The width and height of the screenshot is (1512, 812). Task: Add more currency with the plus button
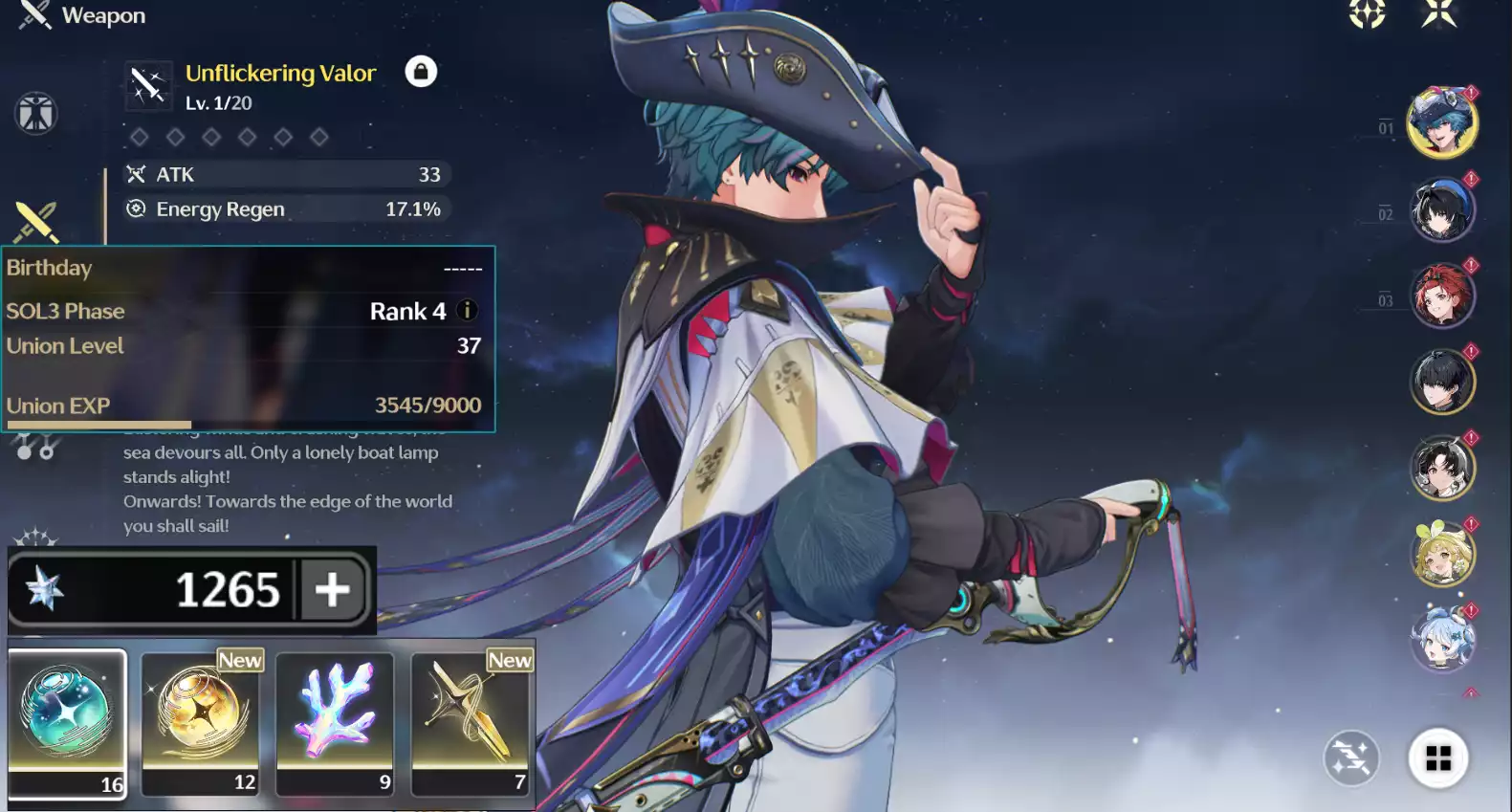click(333, 589)
